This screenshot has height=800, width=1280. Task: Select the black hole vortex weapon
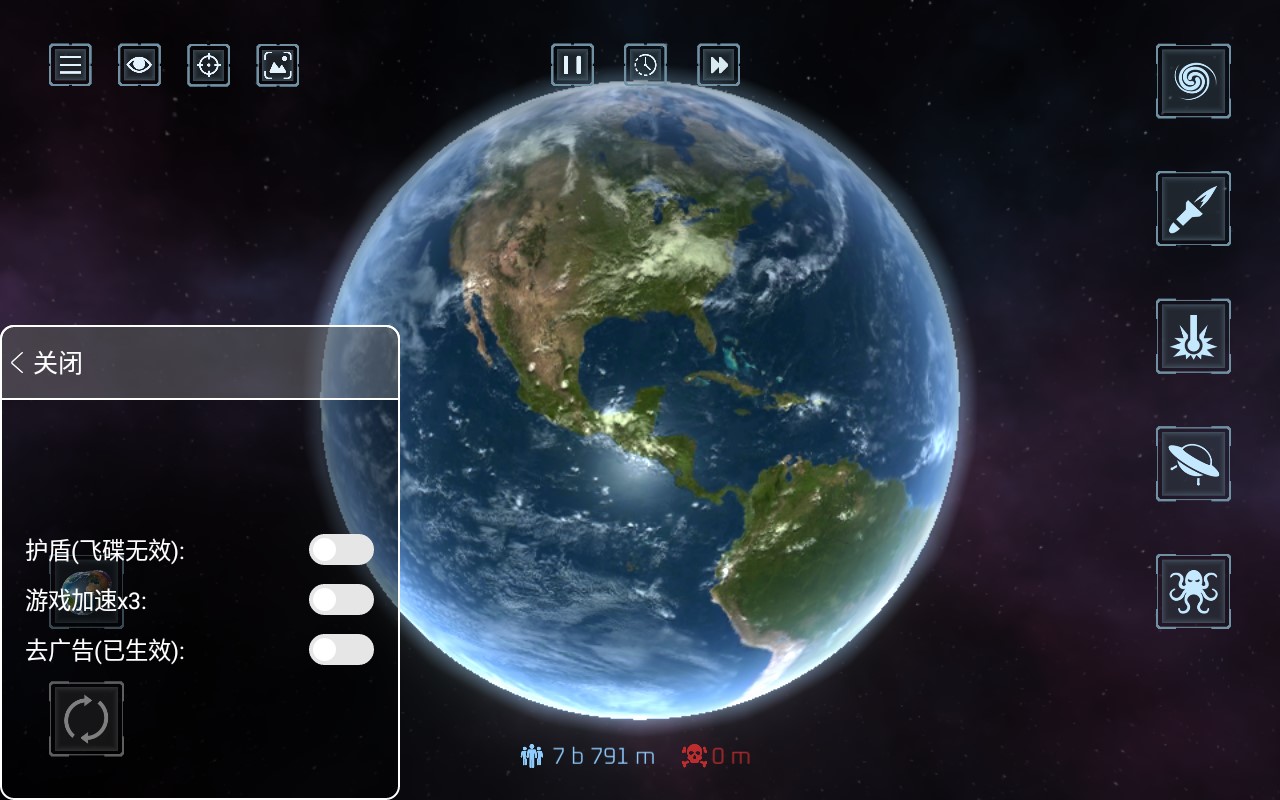[1193, 81]
